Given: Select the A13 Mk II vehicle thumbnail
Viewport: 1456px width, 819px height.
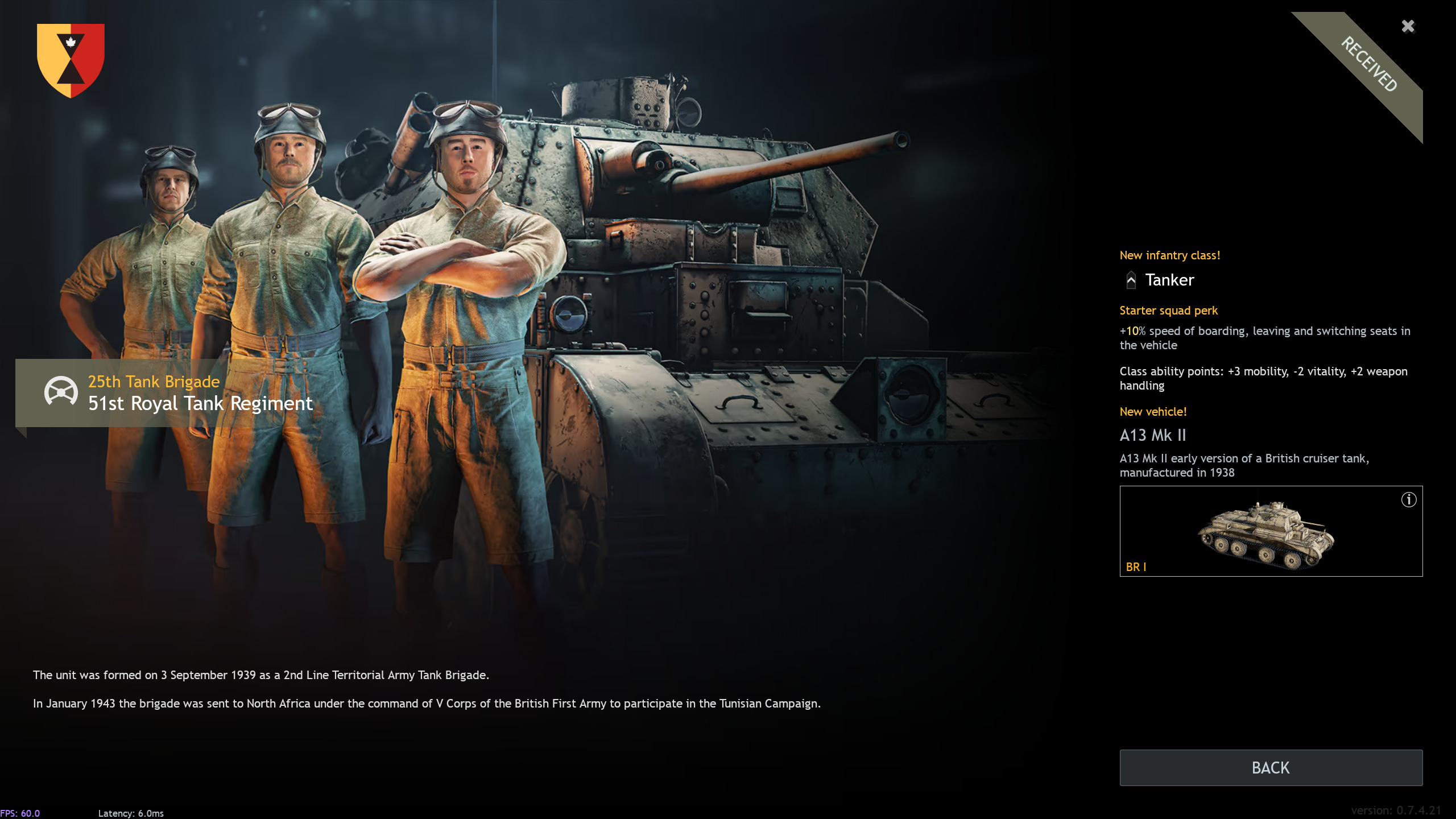Looking at the screenshot, I should pyautogui.click(x=1266, y=535).
